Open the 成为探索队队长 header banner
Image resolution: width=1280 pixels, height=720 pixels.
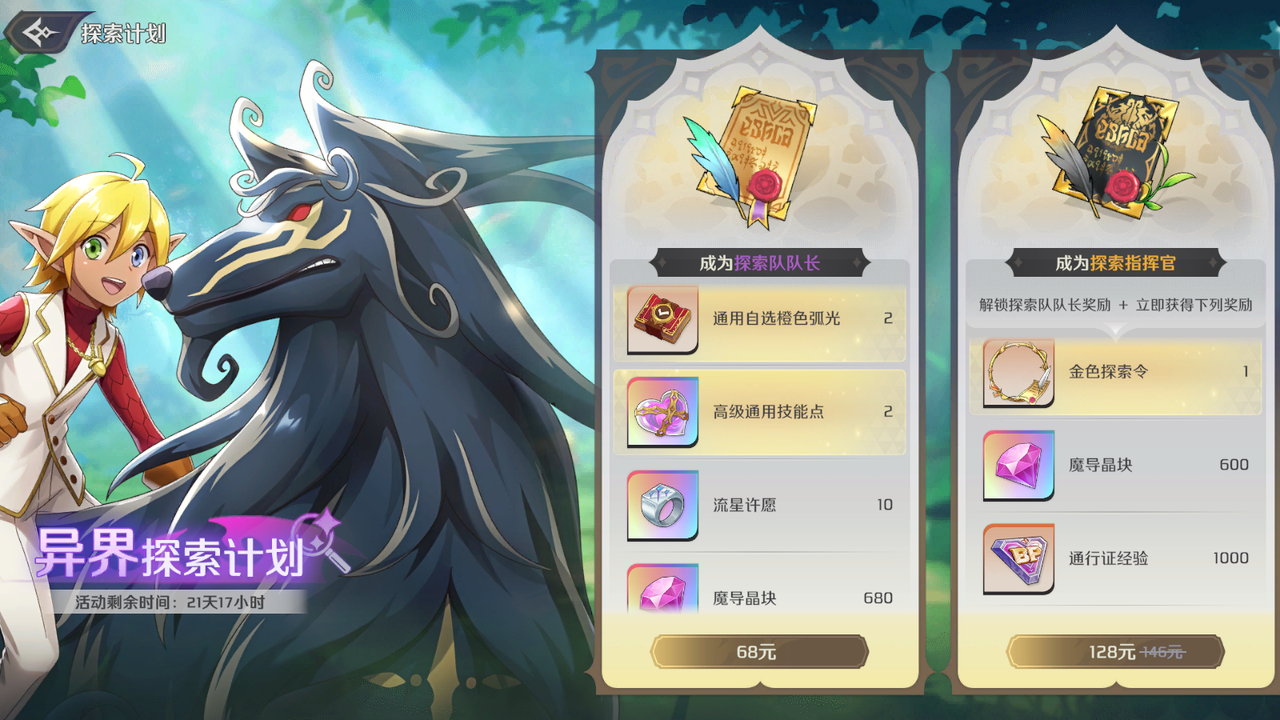click(762, 262)
